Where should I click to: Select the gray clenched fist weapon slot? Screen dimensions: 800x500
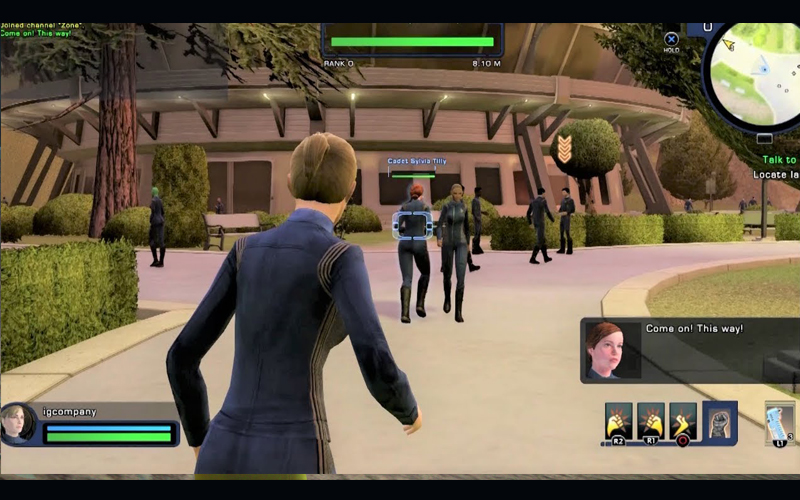(719, 421)
